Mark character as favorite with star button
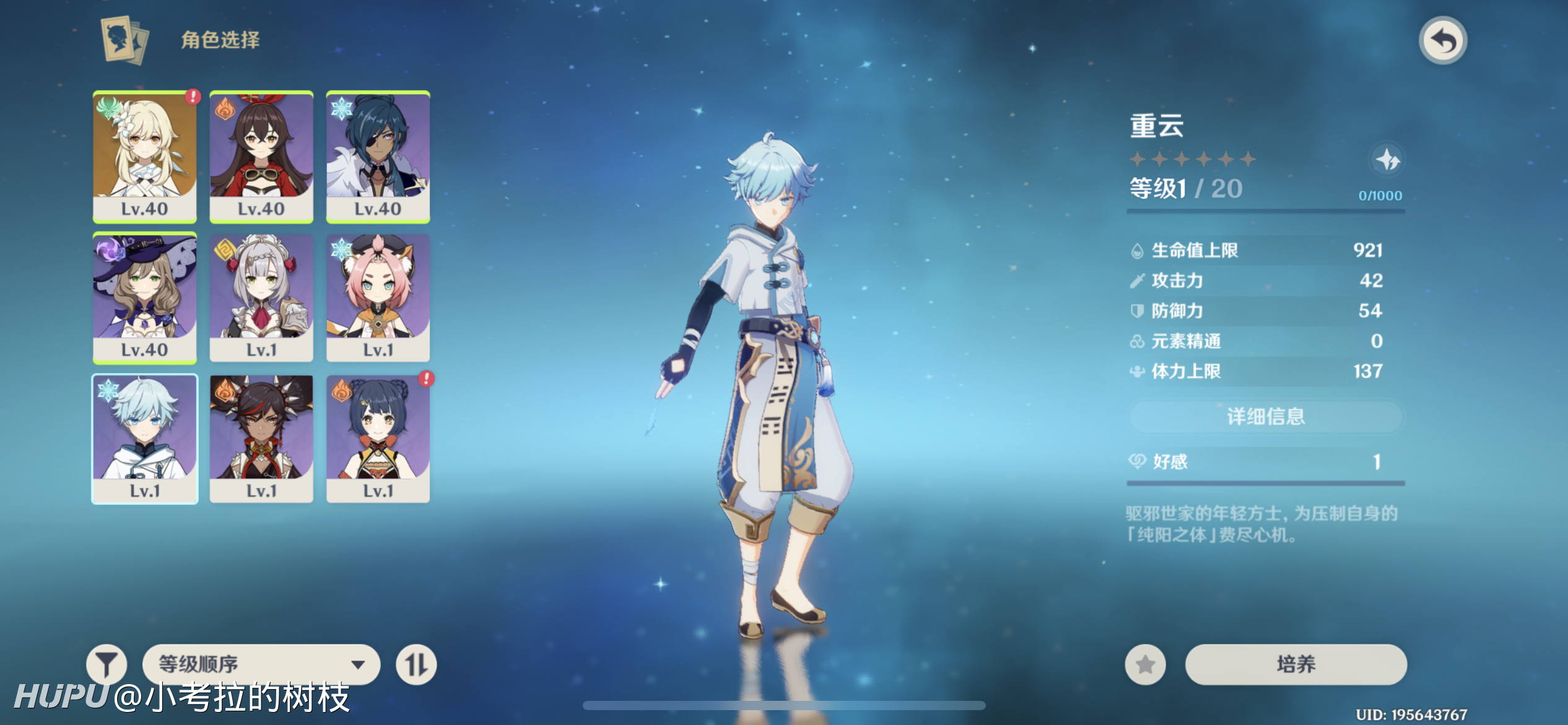 click(x=1145, y=664)
